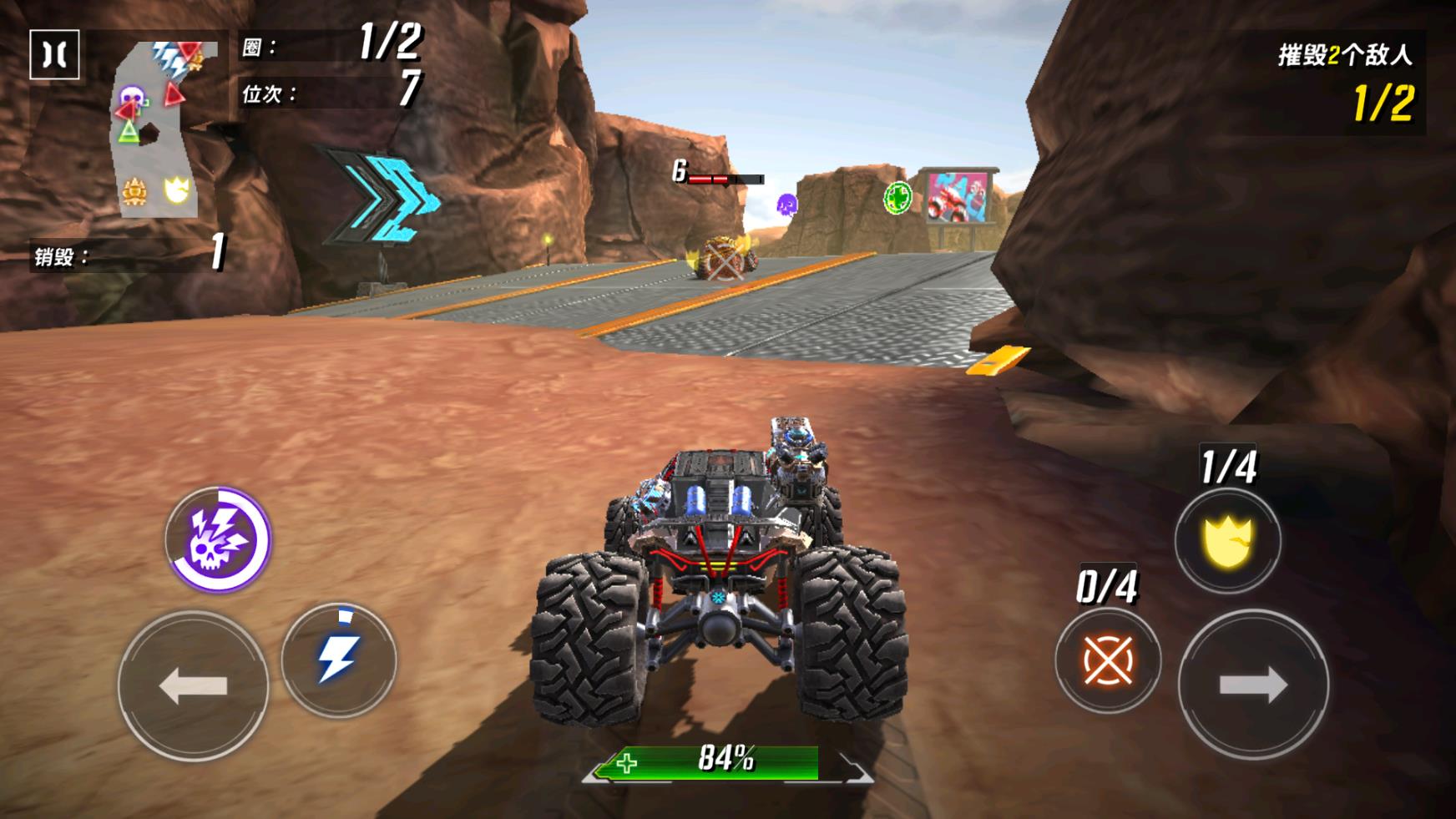
Task: Steer left with the left arrow button
Action: click(193, 685)
